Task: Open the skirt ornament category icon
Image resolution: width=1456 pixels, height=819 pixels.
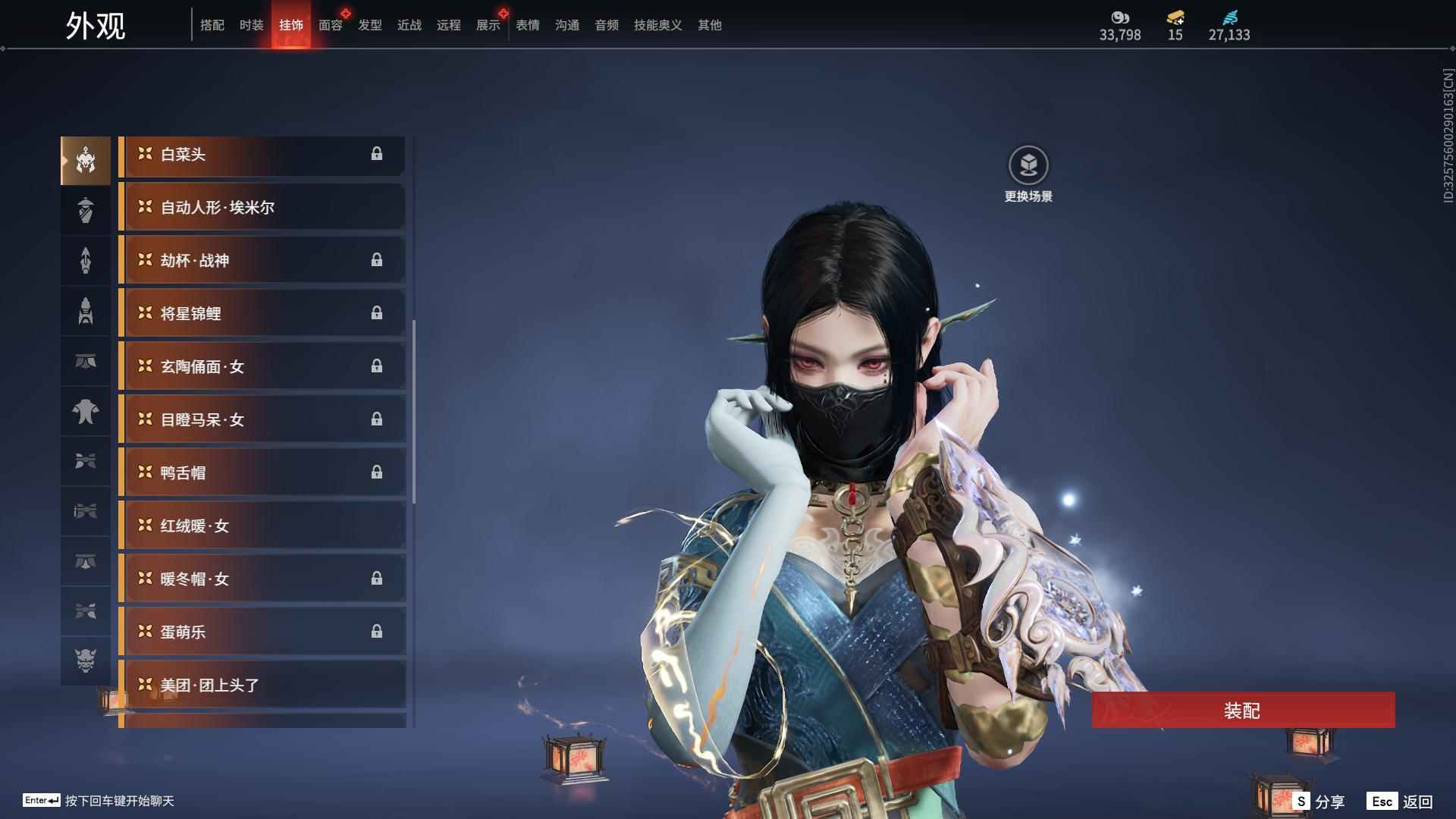Action: pos(86,362)
